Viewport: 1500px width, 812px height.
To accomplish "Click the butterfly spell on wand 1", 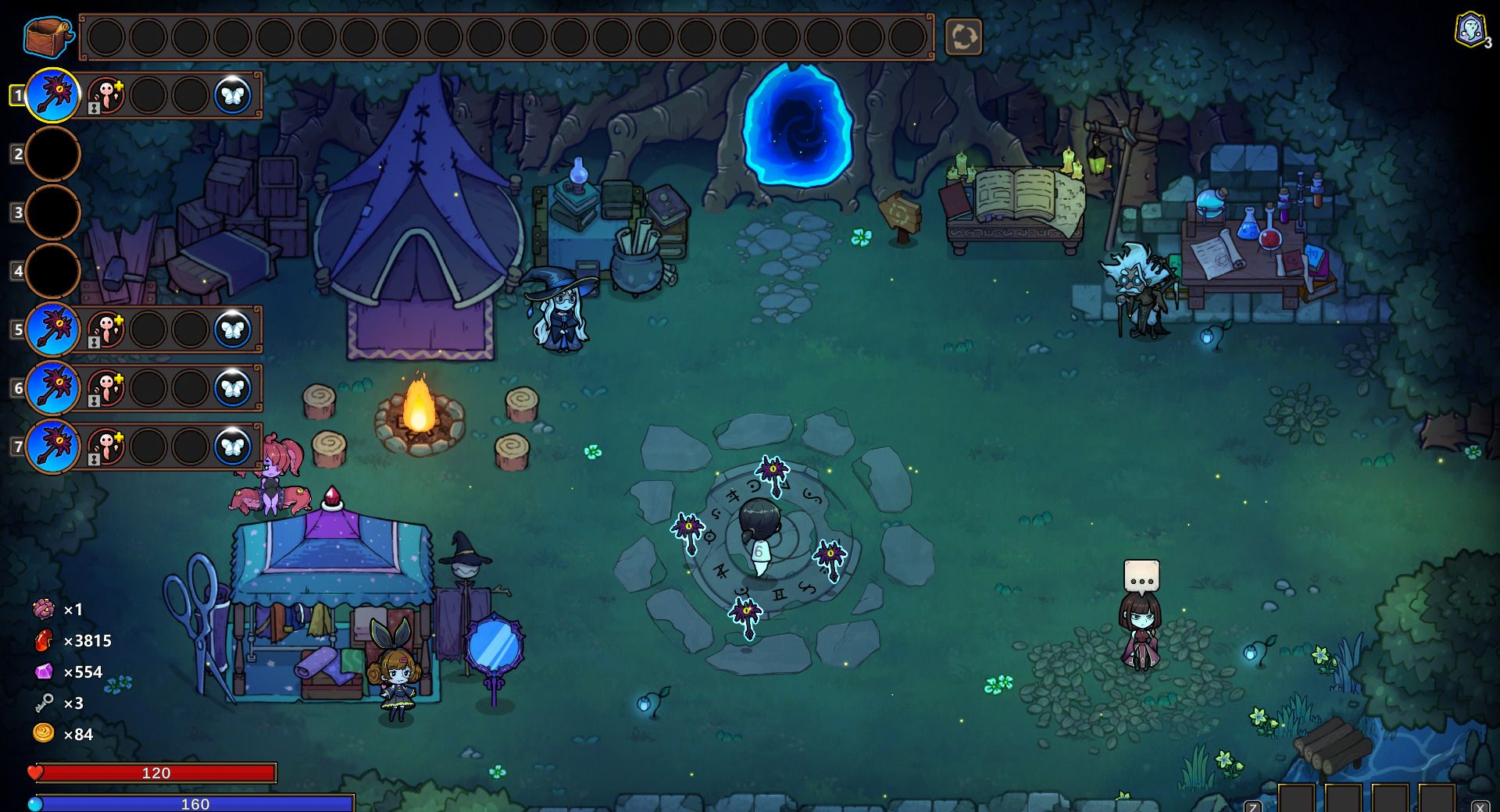I will [x=232, y=95].
